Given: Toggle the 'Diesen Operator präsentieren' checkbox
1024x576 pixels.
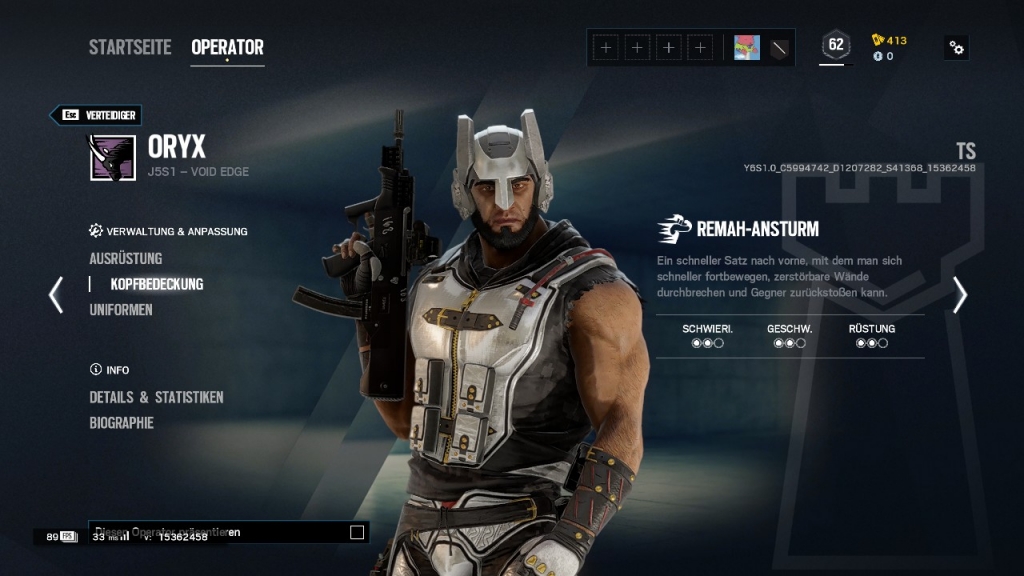Looking at the screenshot, I should point(357,532).
